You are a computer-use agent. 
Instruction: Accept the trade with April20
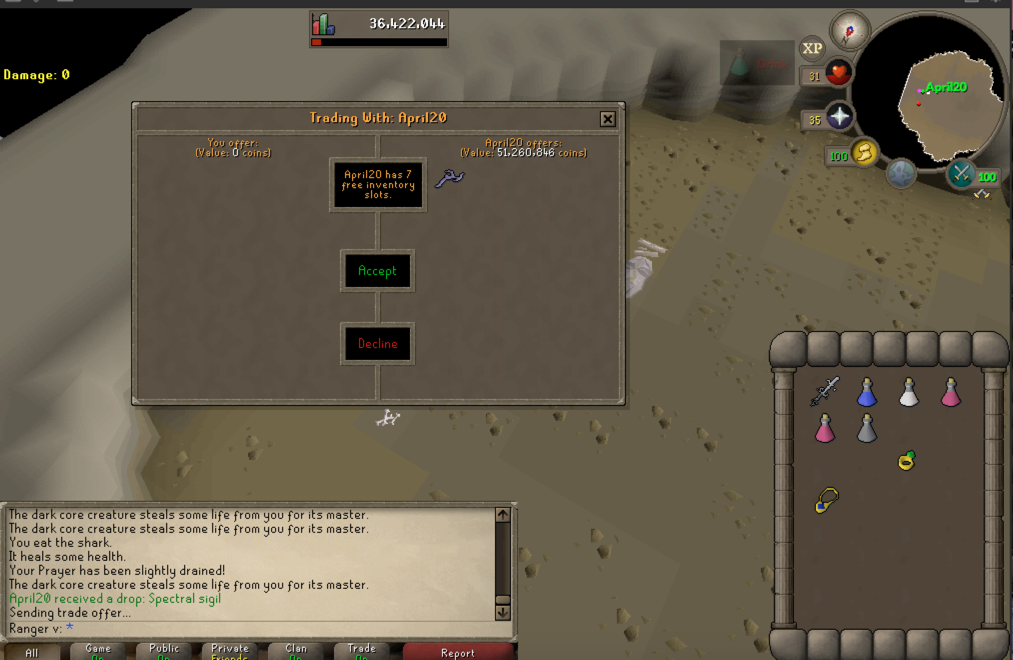[x=377, y=271]
